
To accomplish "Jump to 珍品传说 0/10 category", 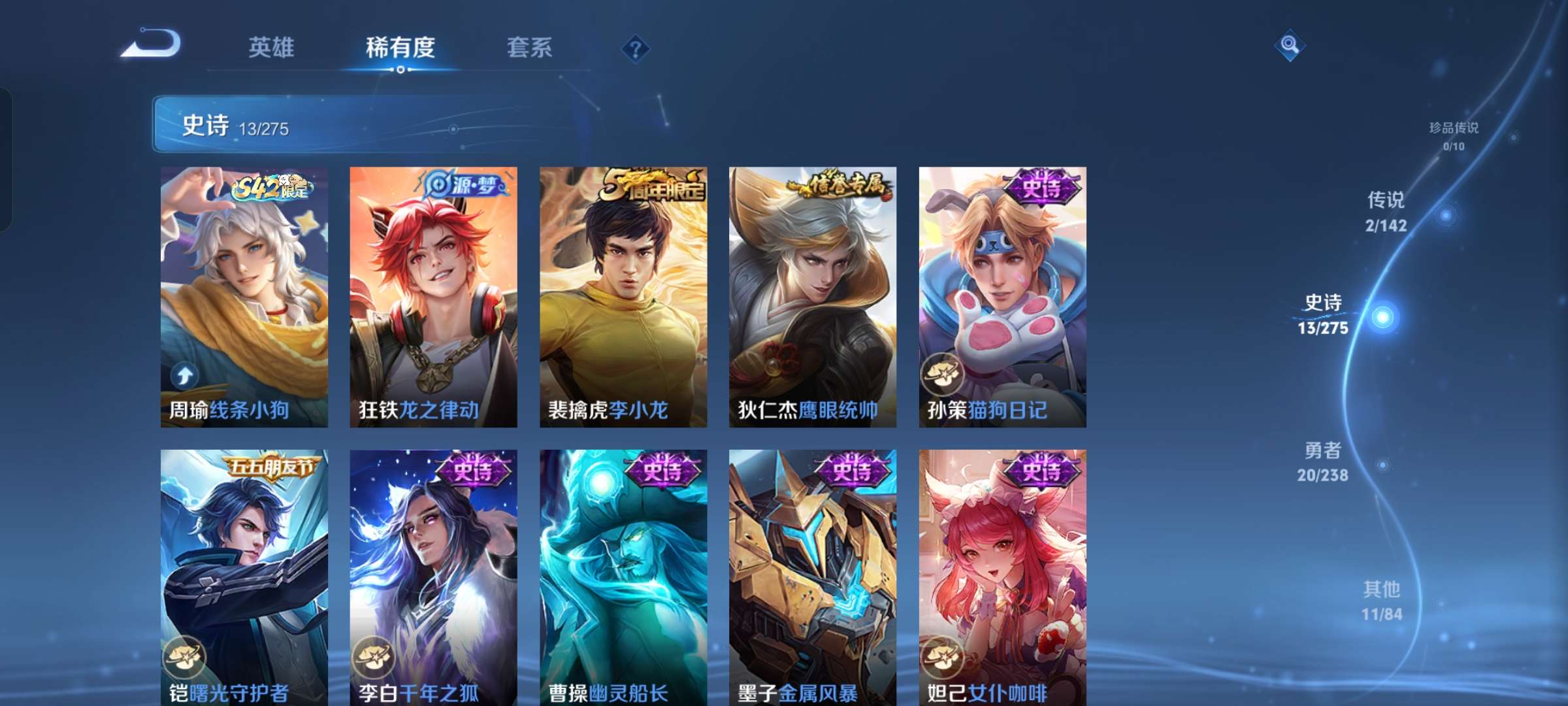I will tap(1454, 135).
